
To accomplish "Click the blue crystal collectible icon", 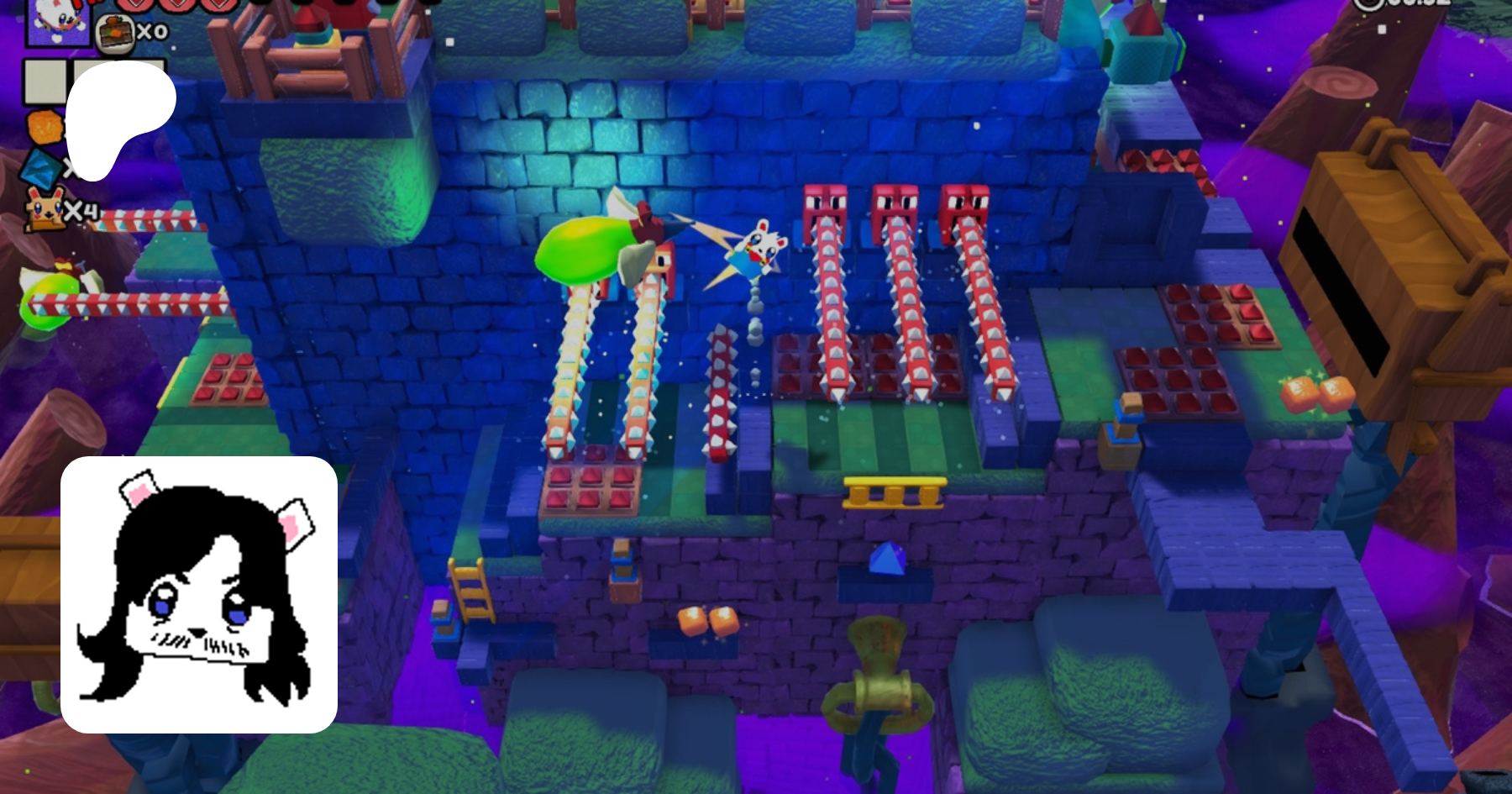I will tap(39, 170).
